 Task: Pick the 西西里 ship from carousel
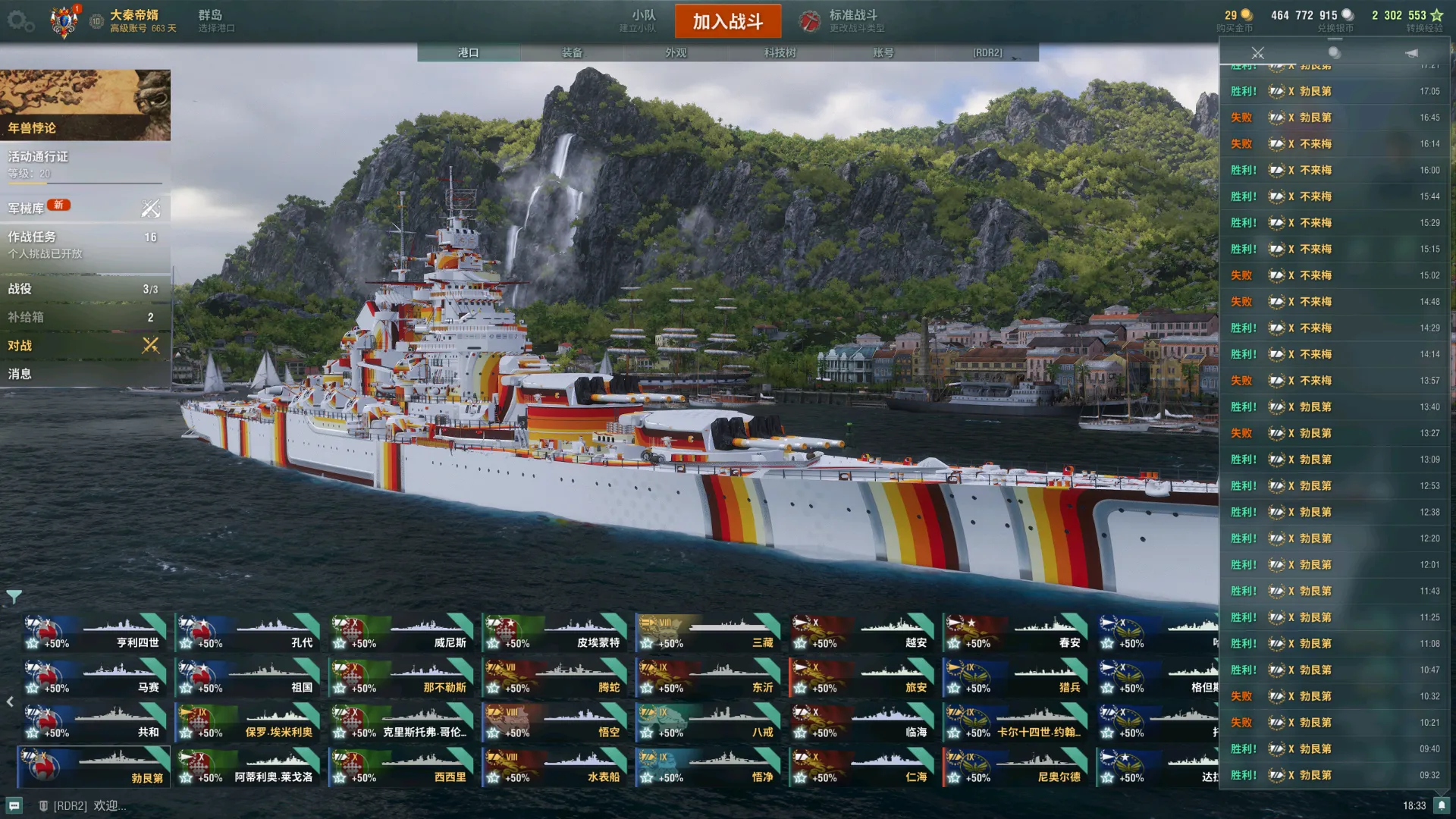(401, 767)
